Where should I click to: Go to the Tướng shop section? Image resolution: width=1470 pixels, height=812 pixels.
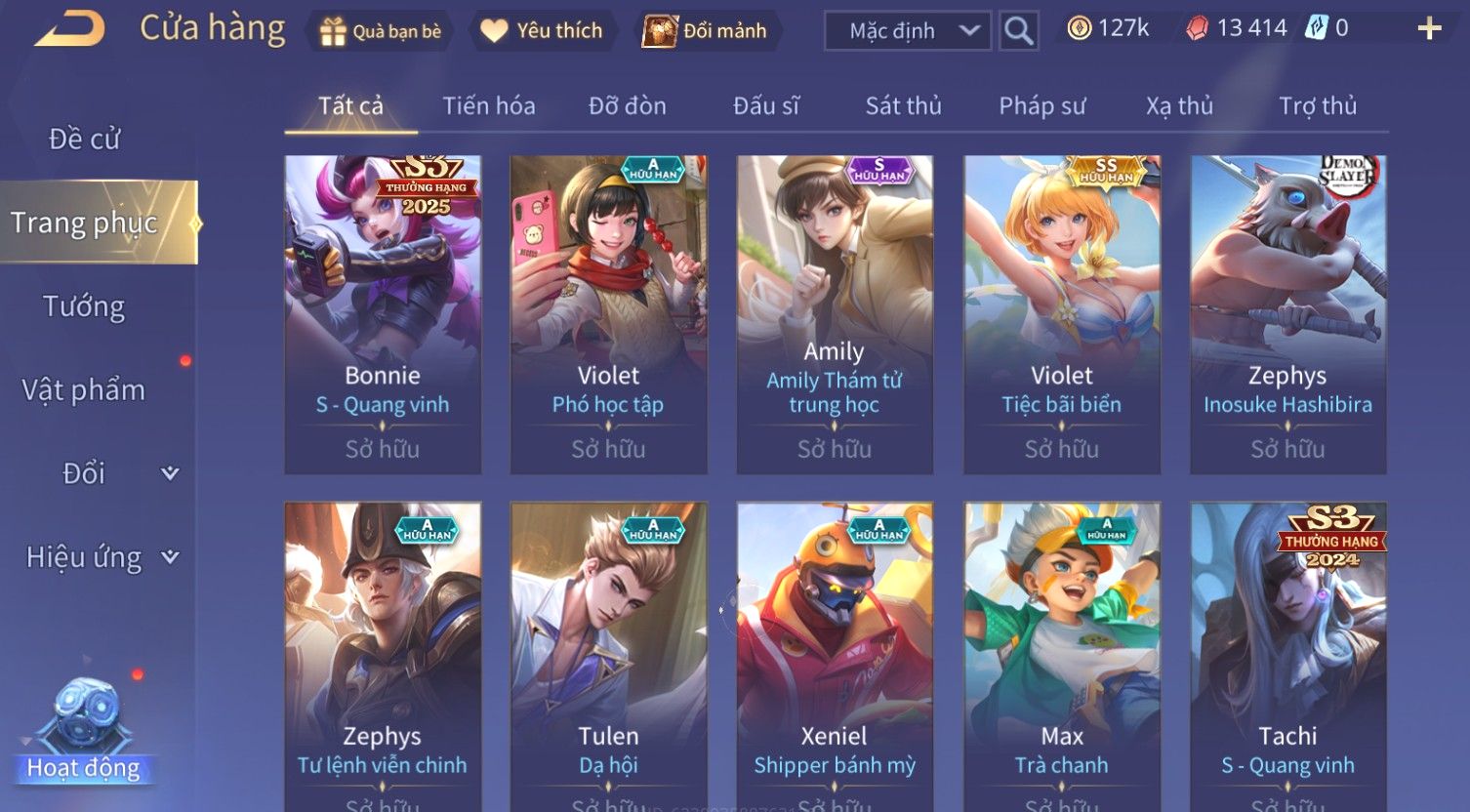pyautogui.click(x=84, y=306)
